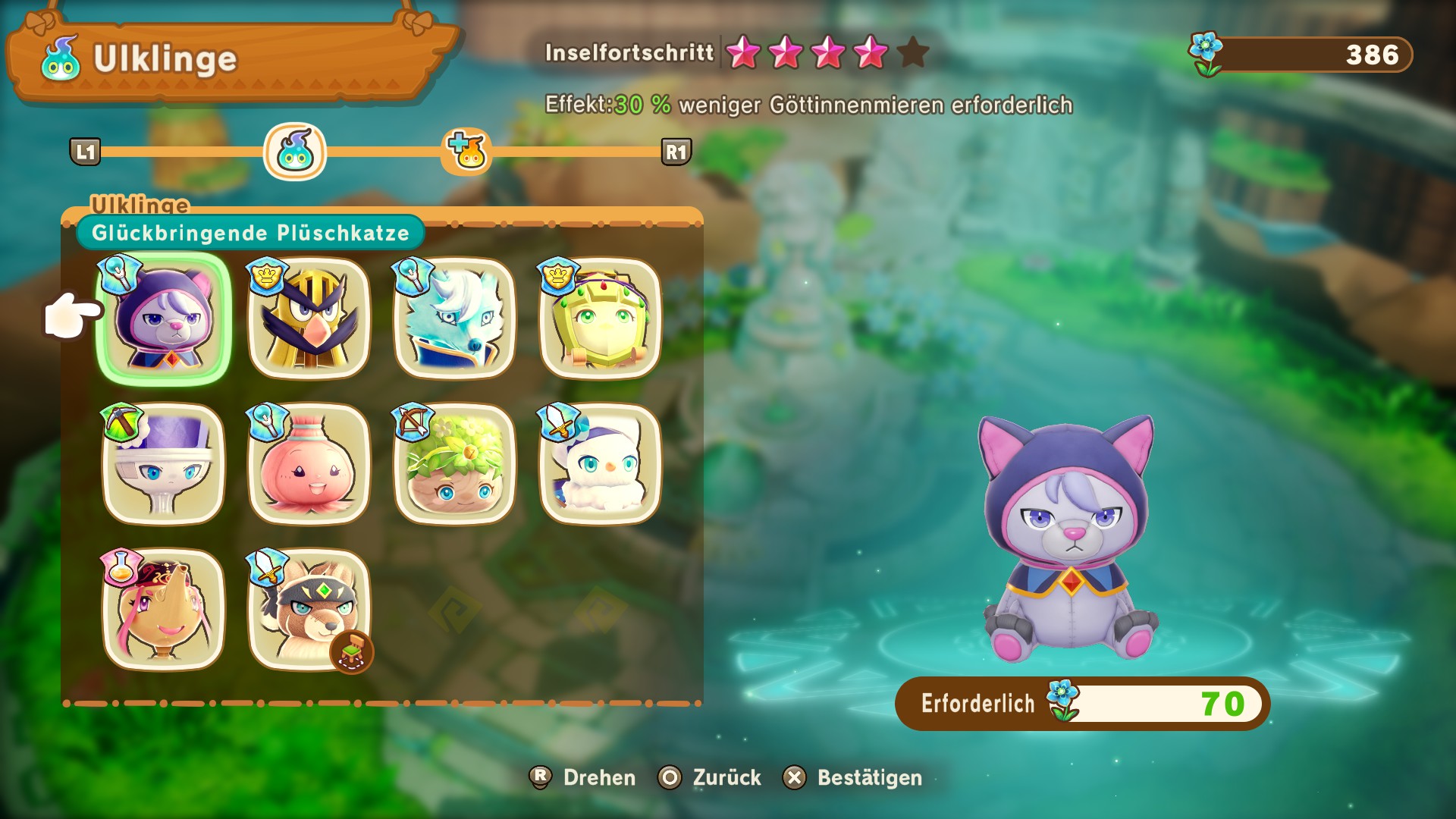Screen dimensions: 1456x819
Task: Select the hooded plush cat Ulkling
Action: 164,319
